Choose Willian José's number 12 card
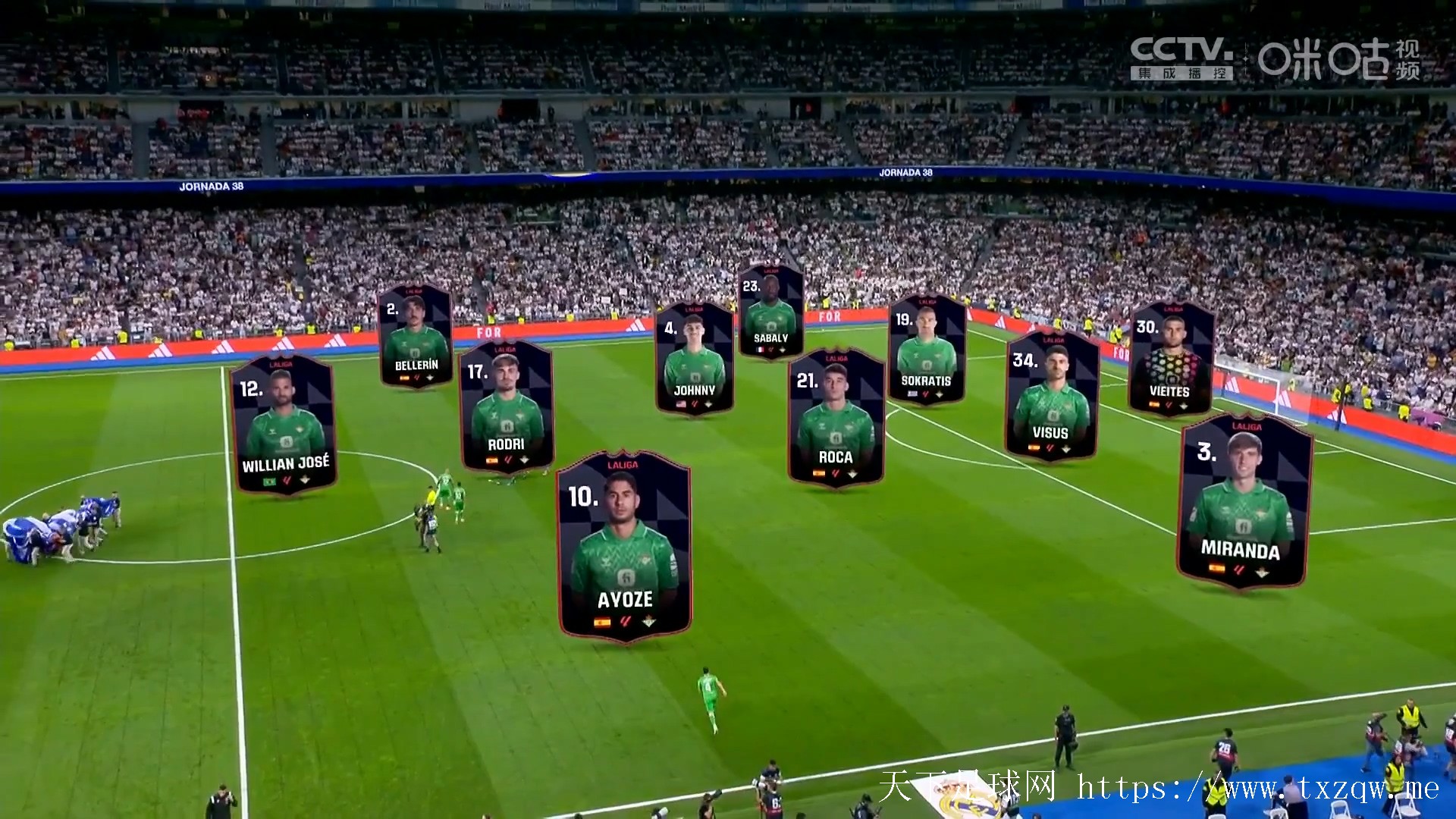 pos(284,425)
